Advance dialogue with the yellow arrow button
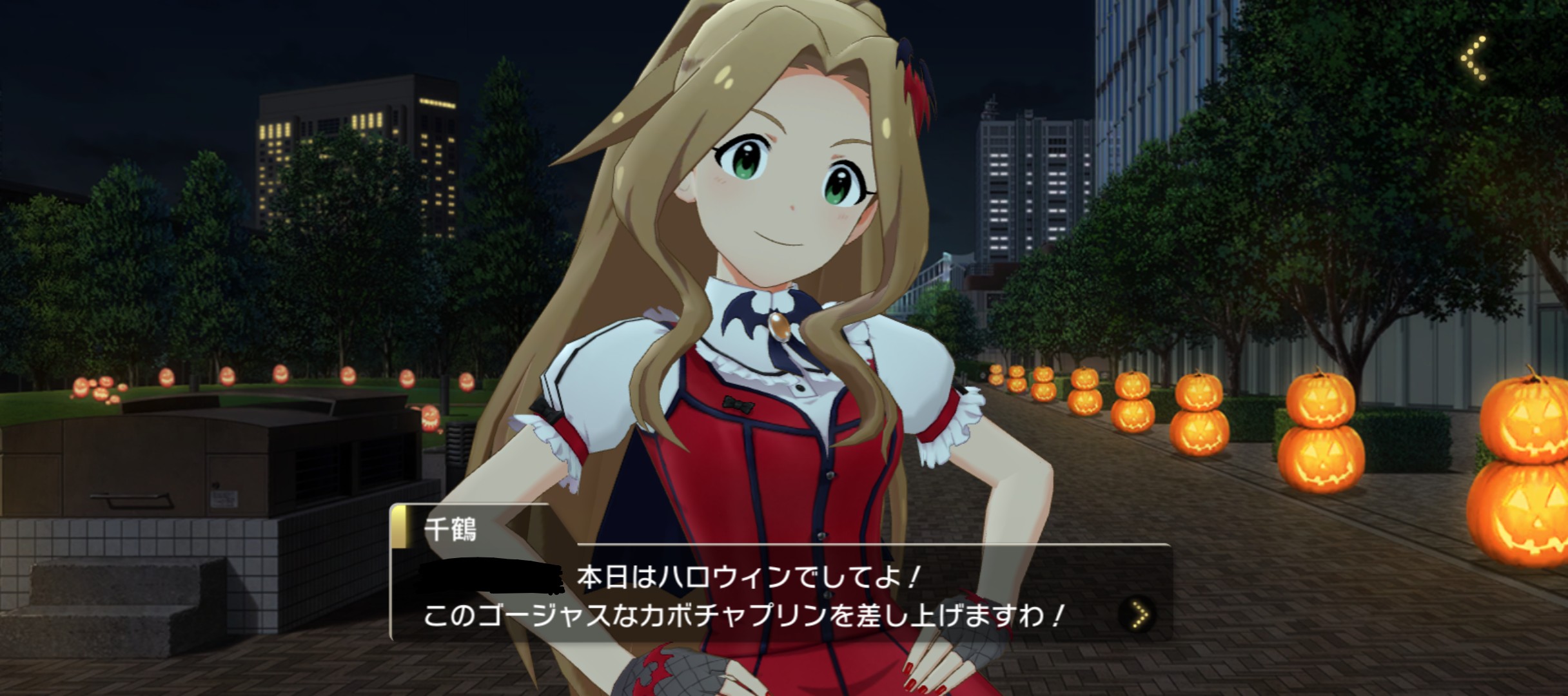The image size is (1568, 696). (x=1140, y=615)
